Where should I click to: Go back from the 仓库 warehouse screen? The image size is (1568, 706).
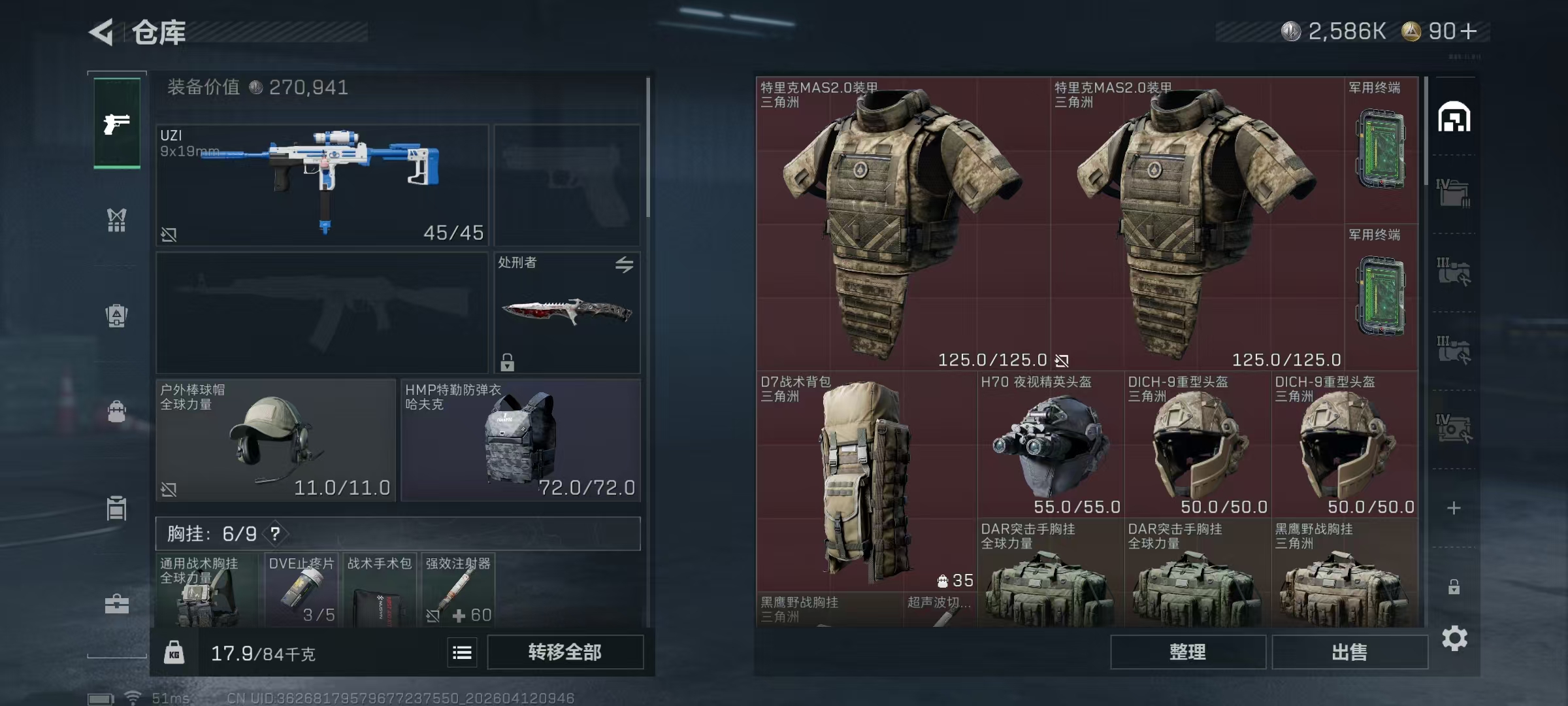coord(103,32)
